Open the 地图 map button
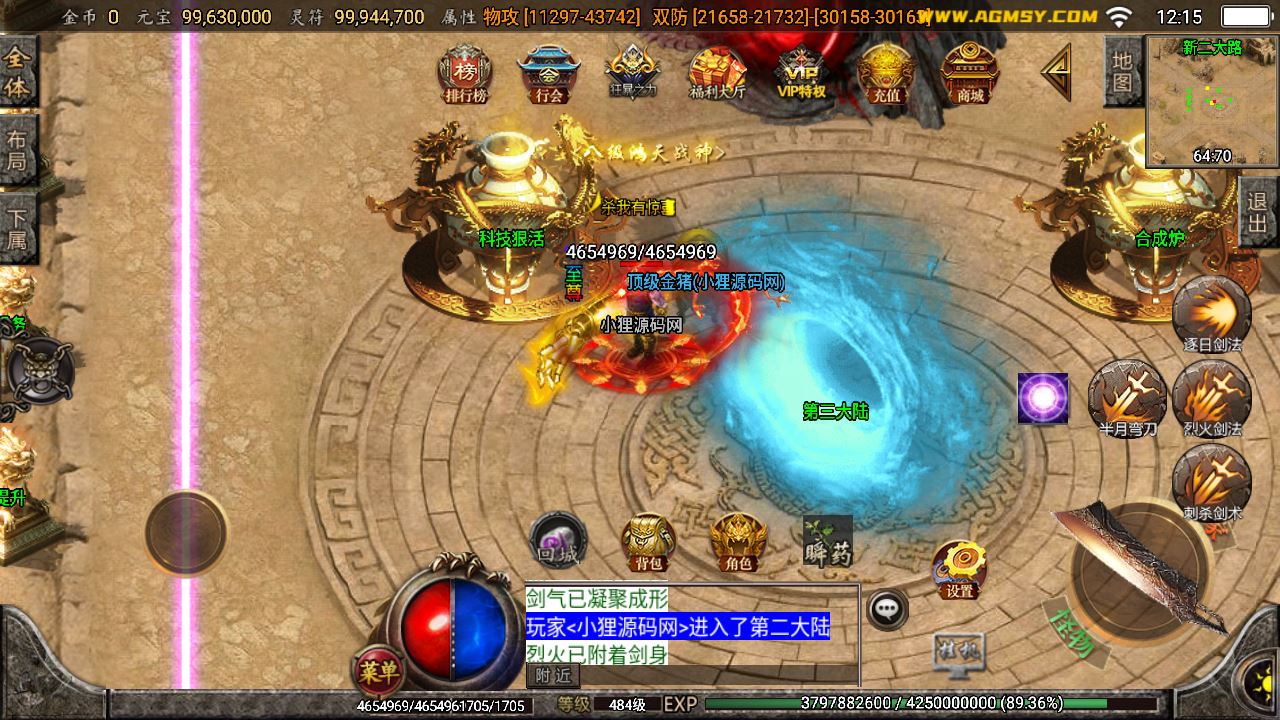The image size is (1280, 720). click(x=1123, y=71)
